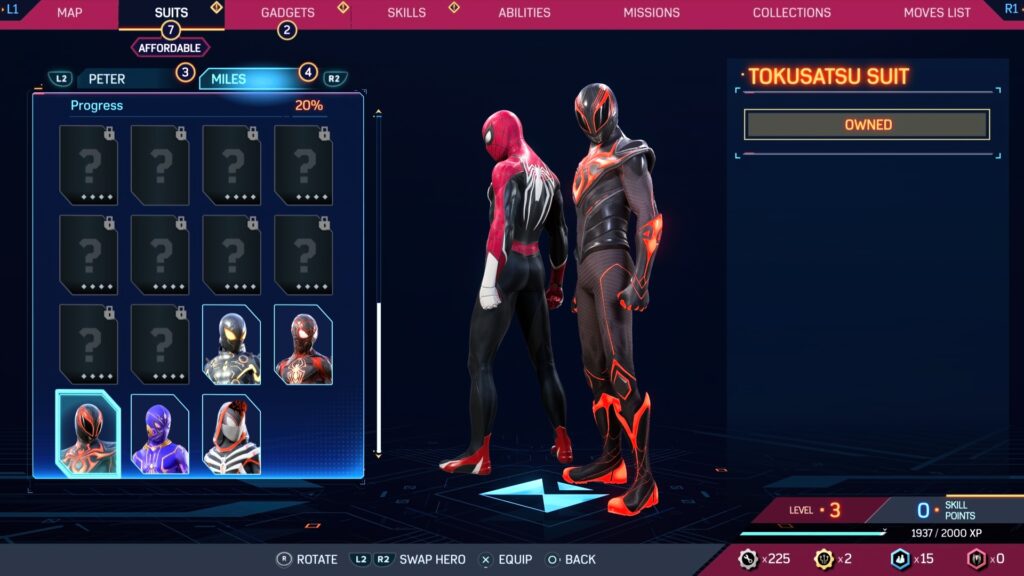Choose the white hooded suit thumbnail
The height and width of the screenshot is (576, 1024).
(x=231, y=434)
